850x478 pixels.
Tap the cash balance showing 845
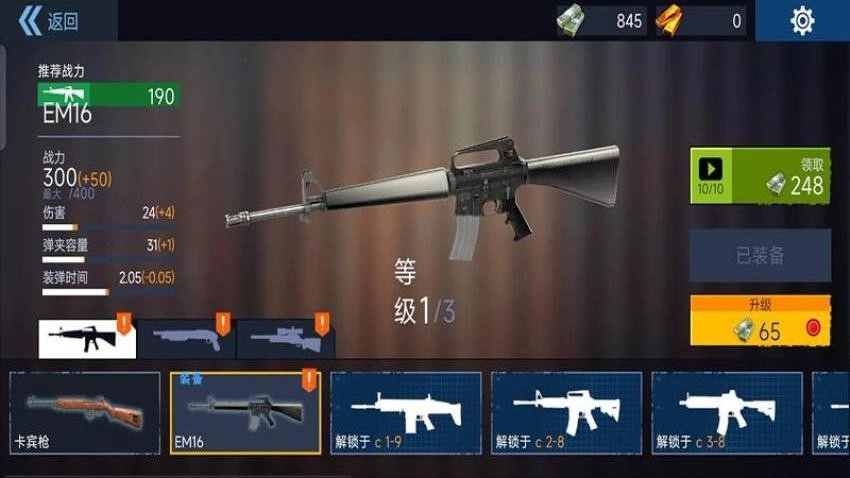click(x=602, y=21)
